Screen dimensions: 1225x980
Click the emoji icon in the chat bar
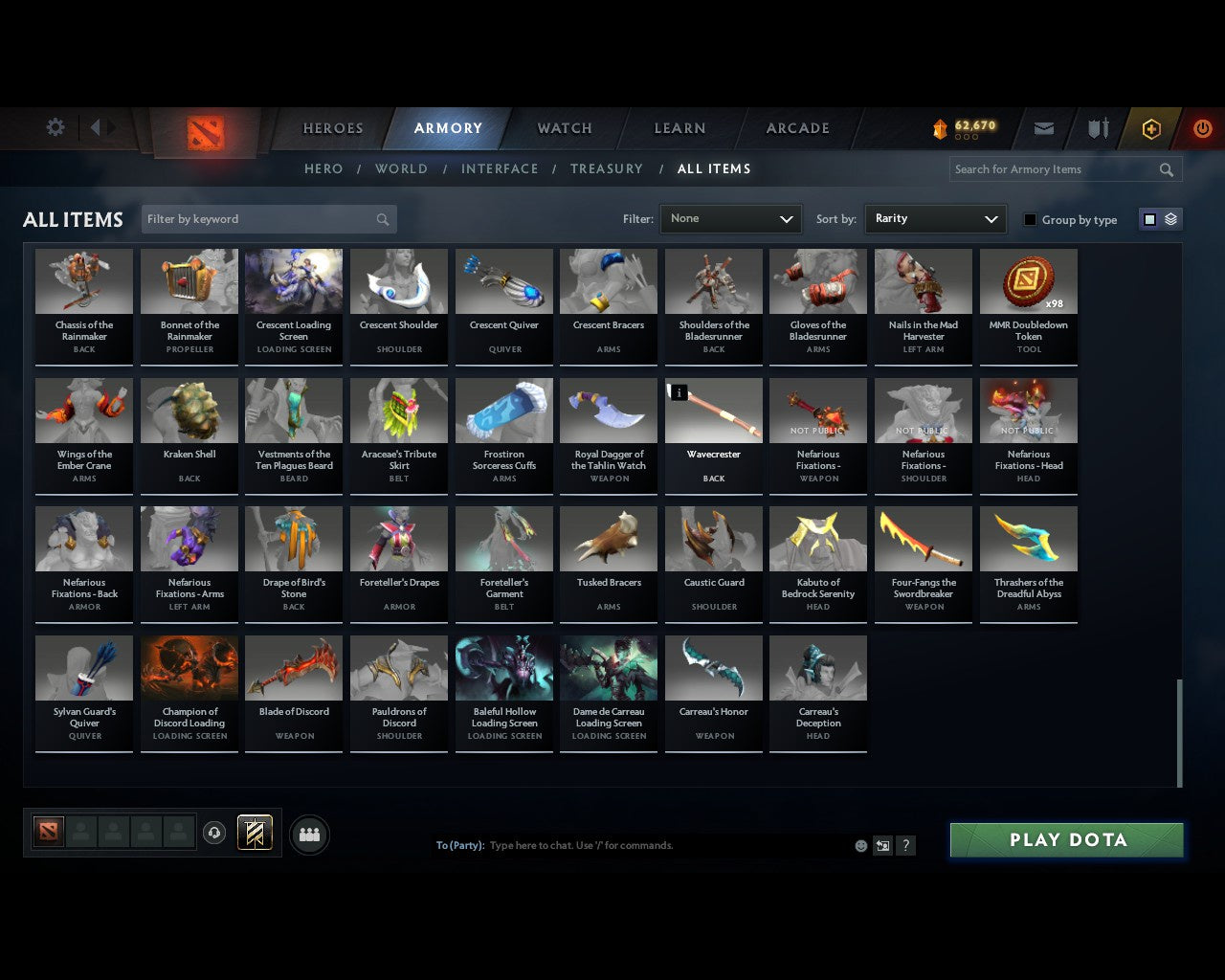(860, 845)
